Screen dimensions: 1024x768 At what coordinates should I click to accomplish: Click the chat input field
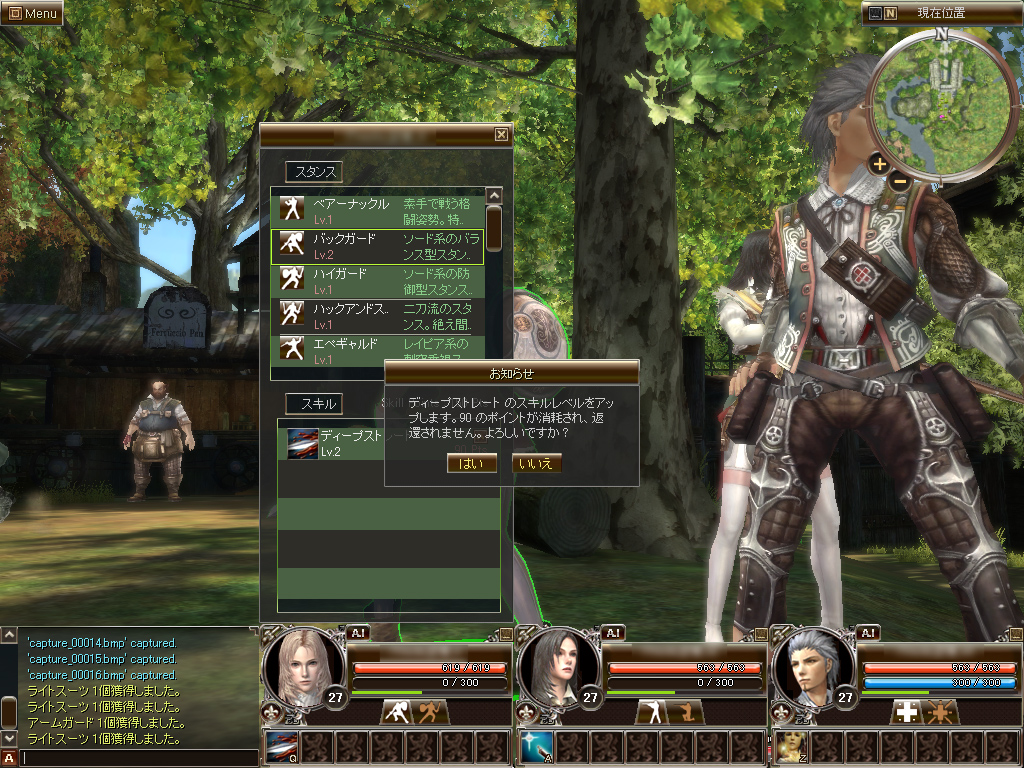(138, 758)
